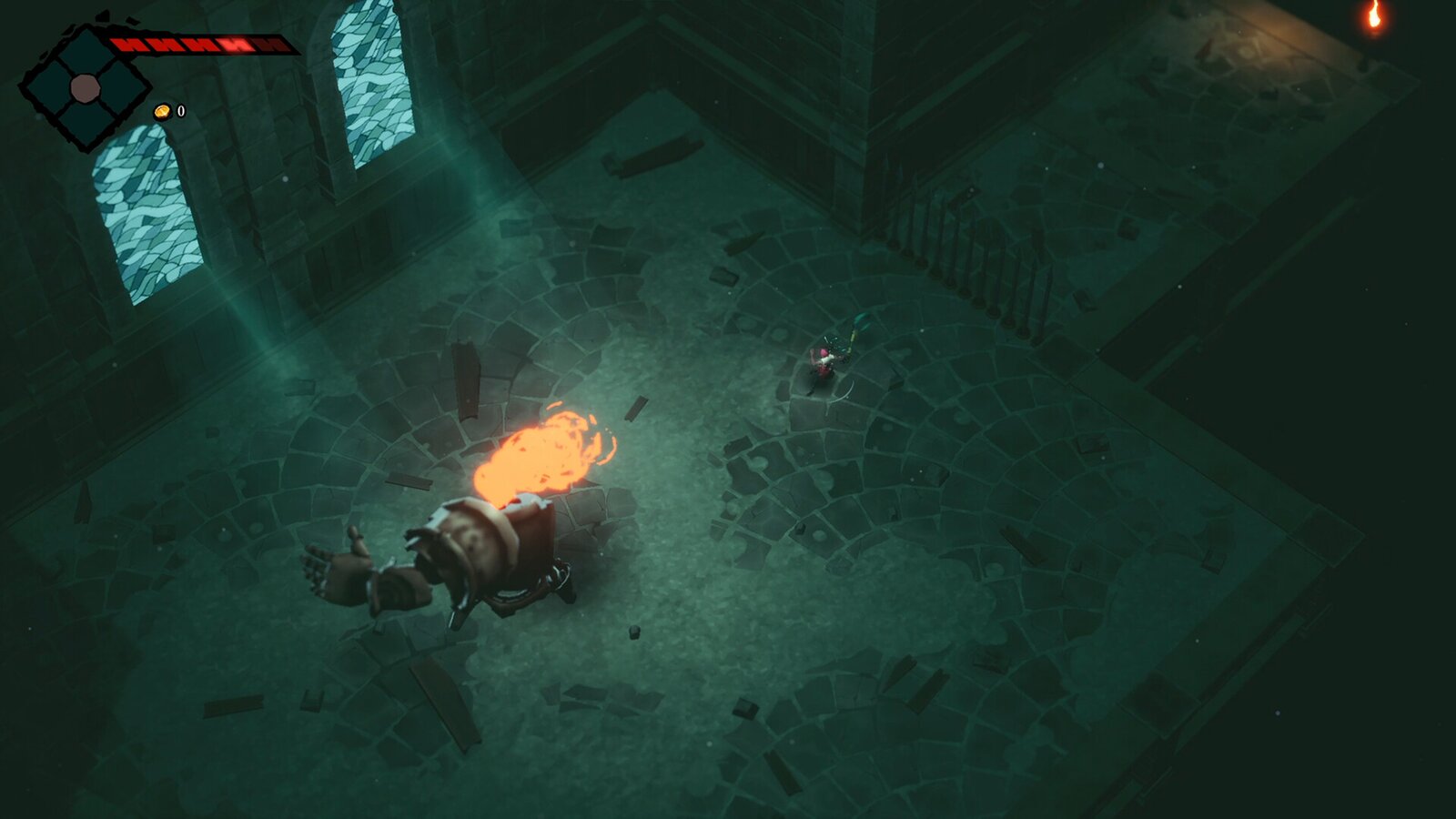This screenshot has height=819, width=1456.
Task: Select the player character holding the green weapon
Action: (828, 359)
